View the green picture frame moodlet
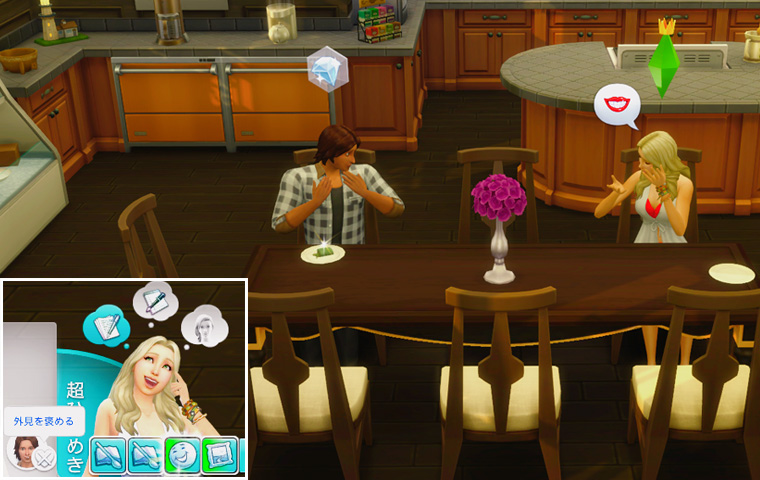760x480 pixels. pos(220,455)
